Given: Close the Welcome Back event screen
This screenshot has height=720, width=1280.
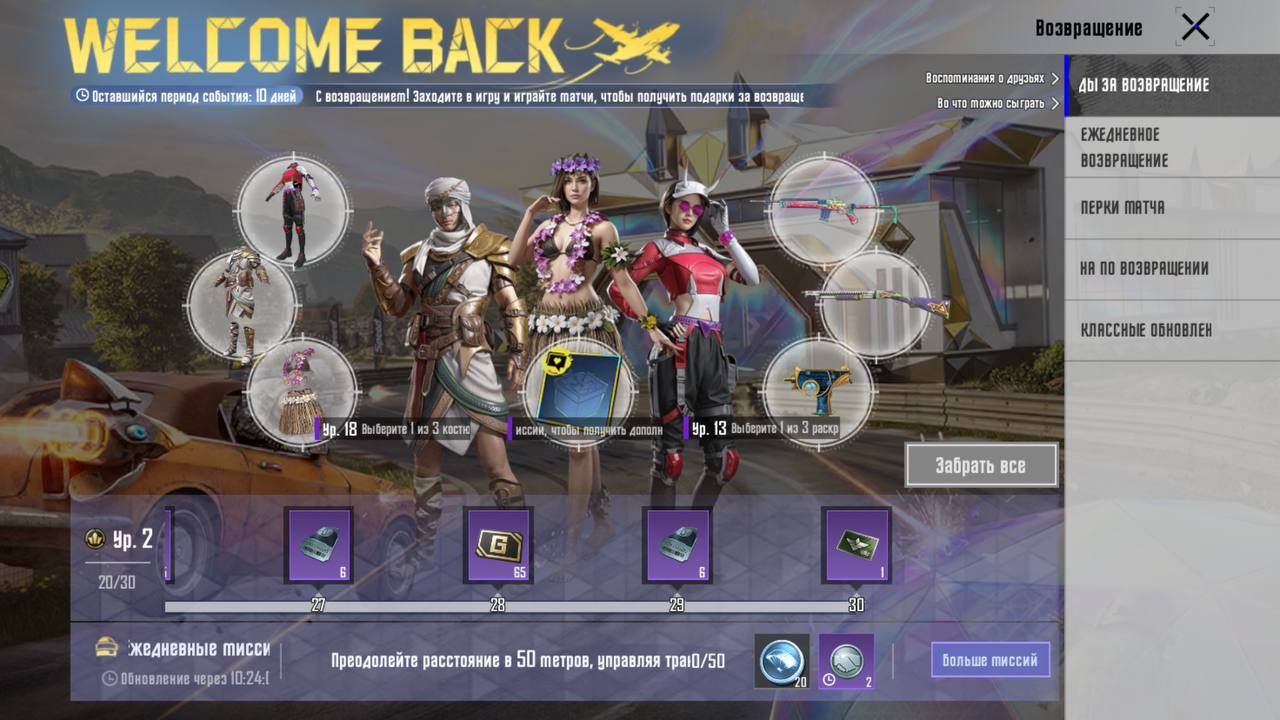Looking at the screenshot, I should 1195,27.
